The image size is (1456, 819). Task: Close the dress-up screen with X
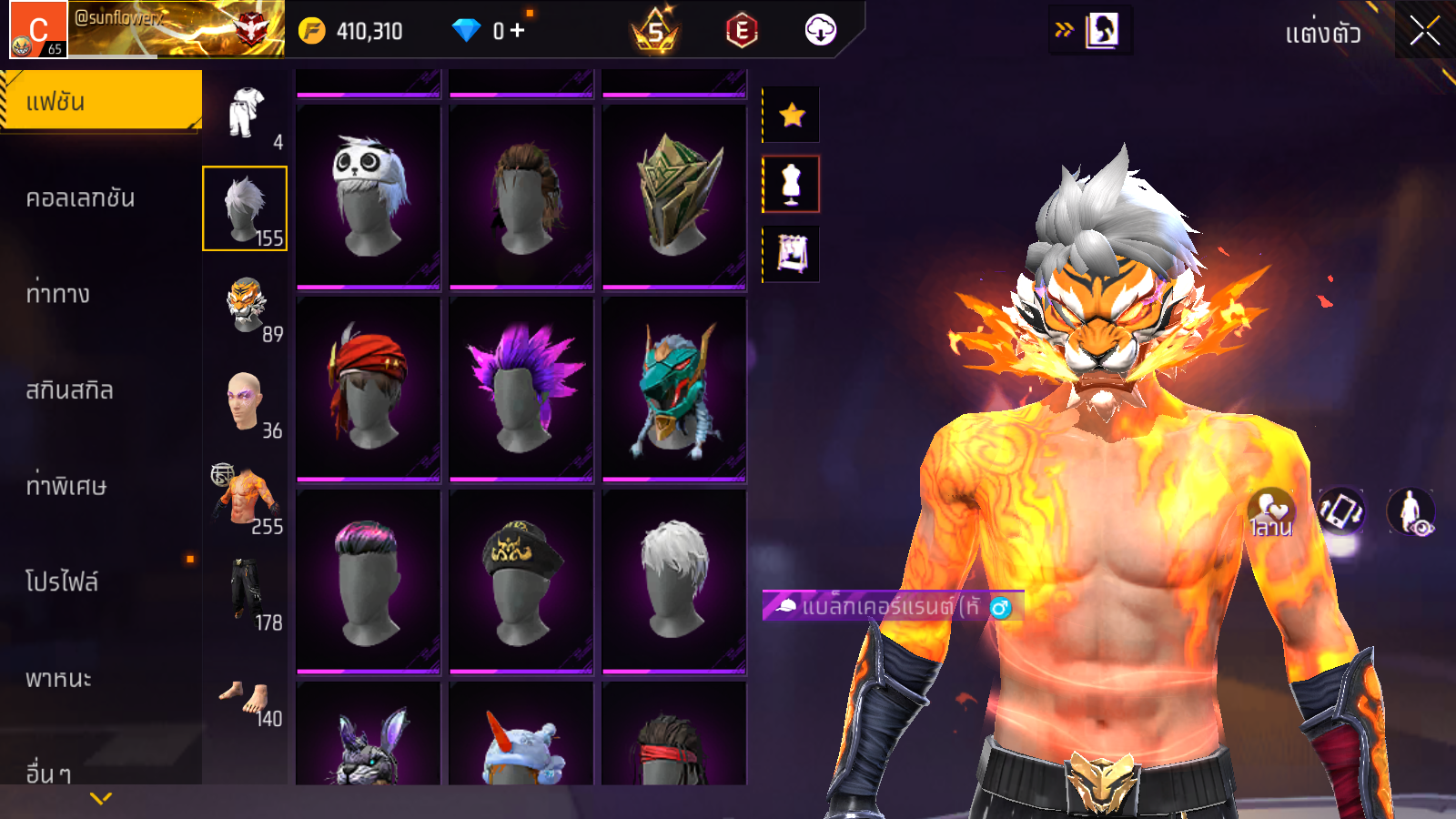[1424, 32]
